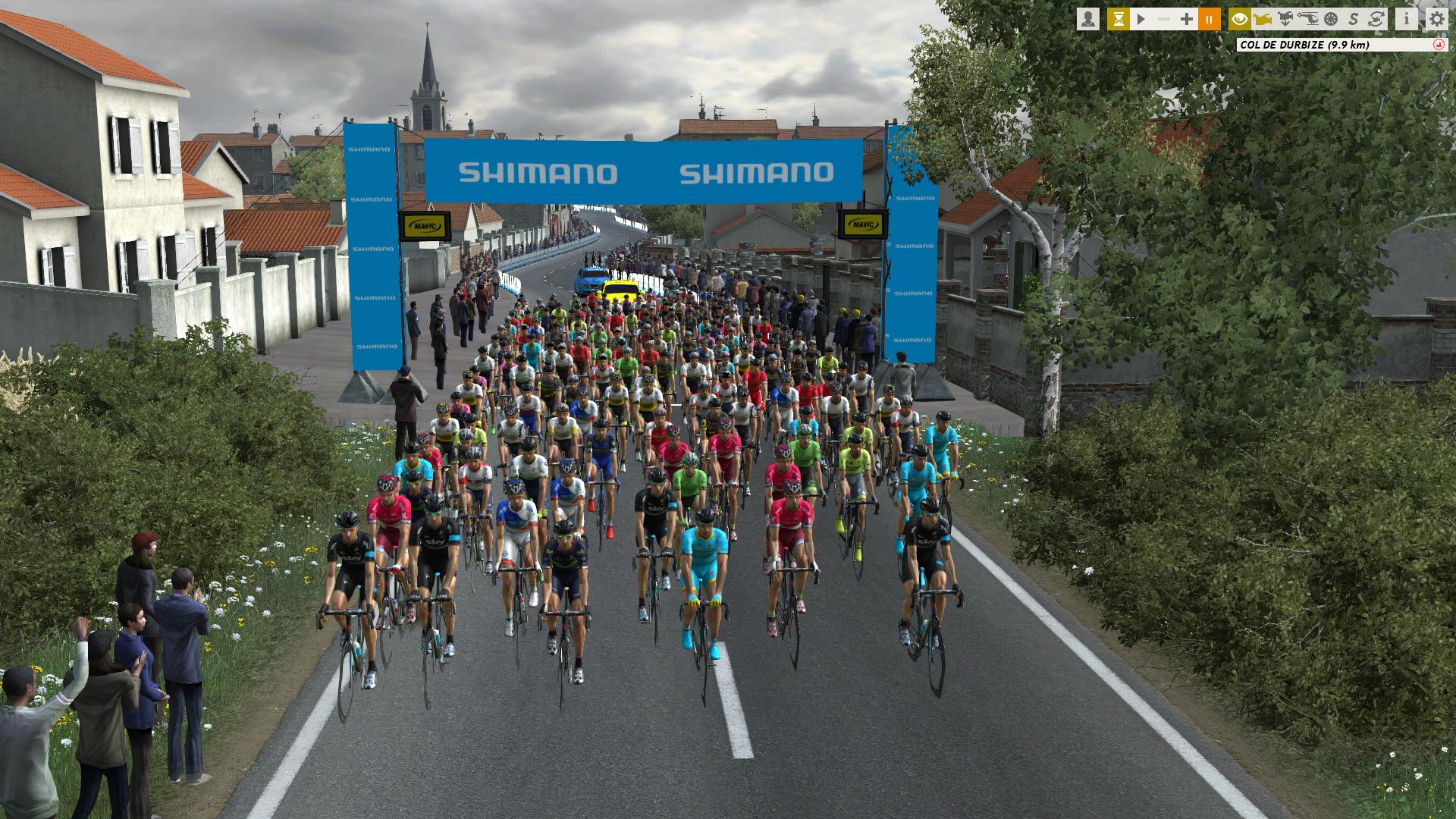Open the gear settings menu
The width and height of the screenshot is (1456, 819).
click(1437, 19)
